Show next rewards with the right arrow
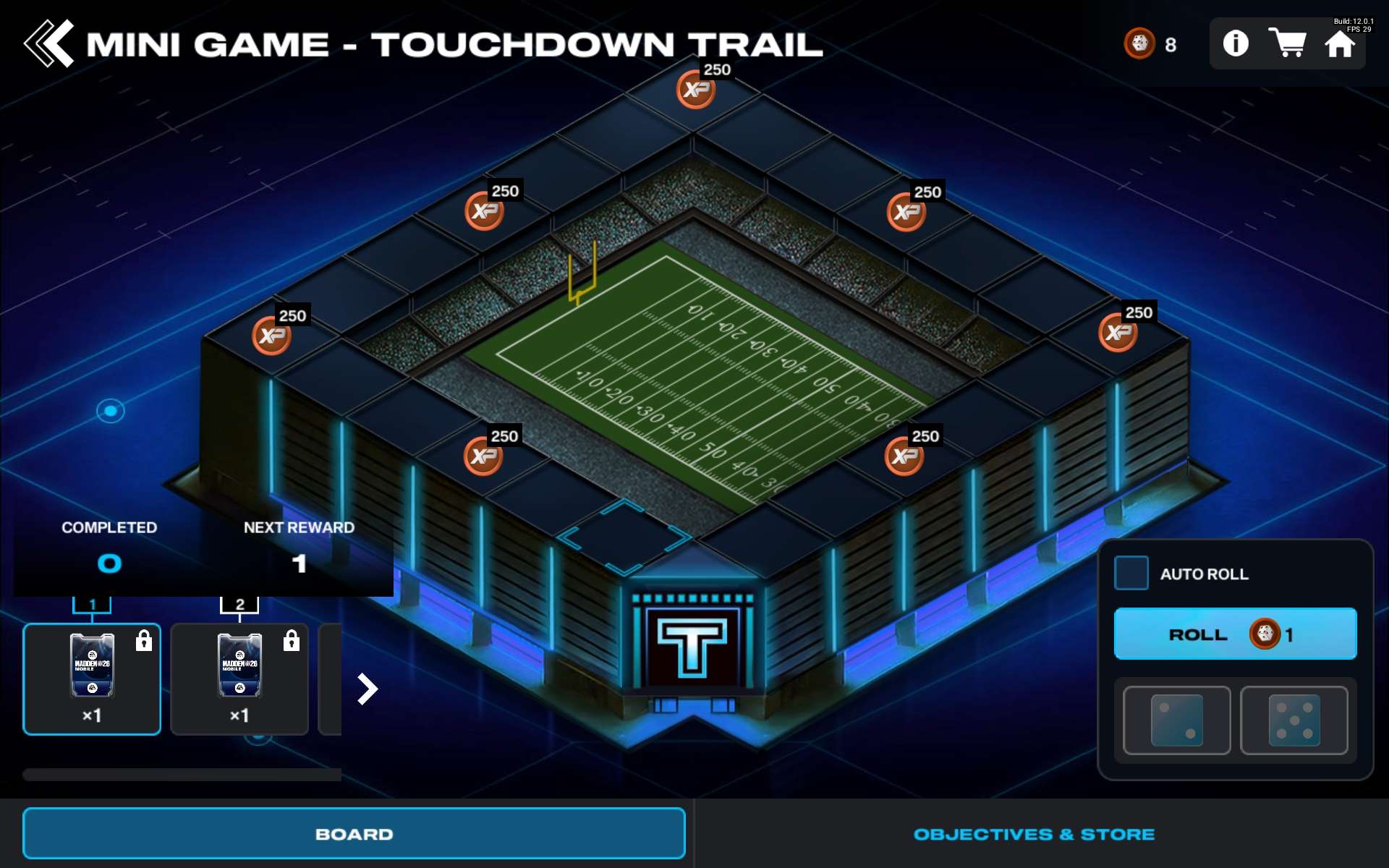The width and height of the screenshot is (1389, 868). tap(368, 689)
